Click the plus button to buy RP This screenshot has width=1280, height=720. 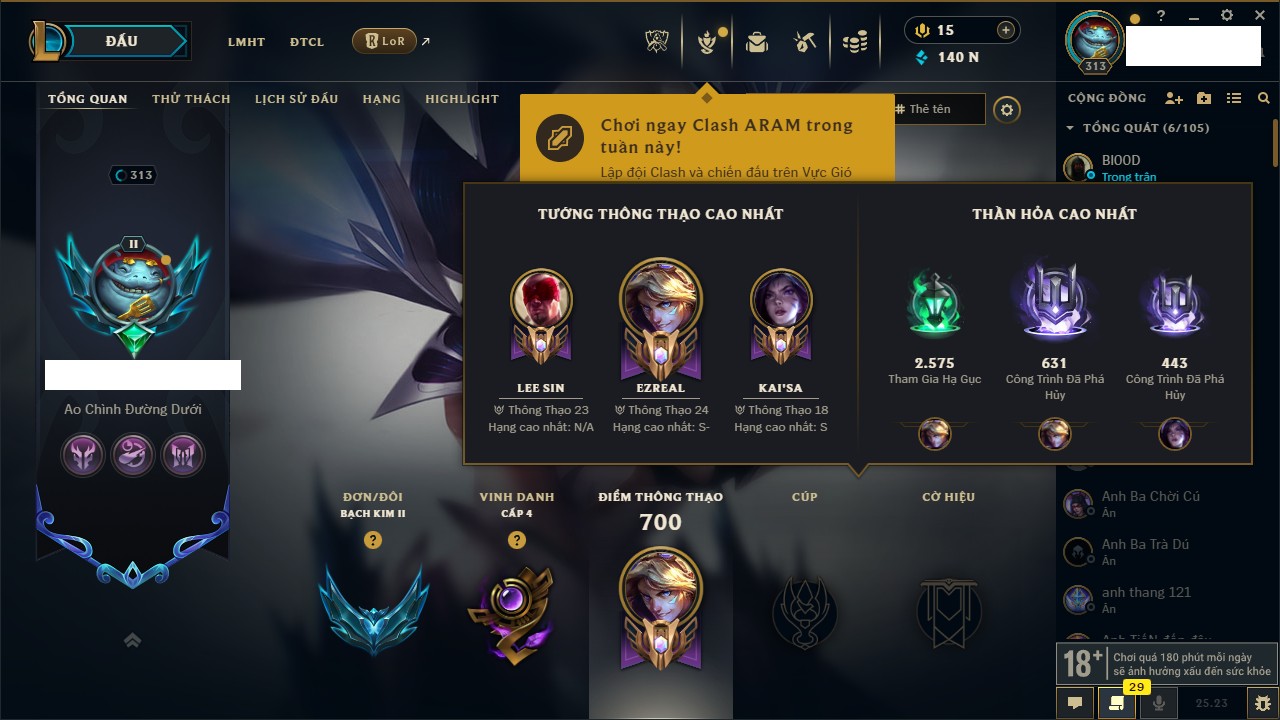coord(1006,30)
